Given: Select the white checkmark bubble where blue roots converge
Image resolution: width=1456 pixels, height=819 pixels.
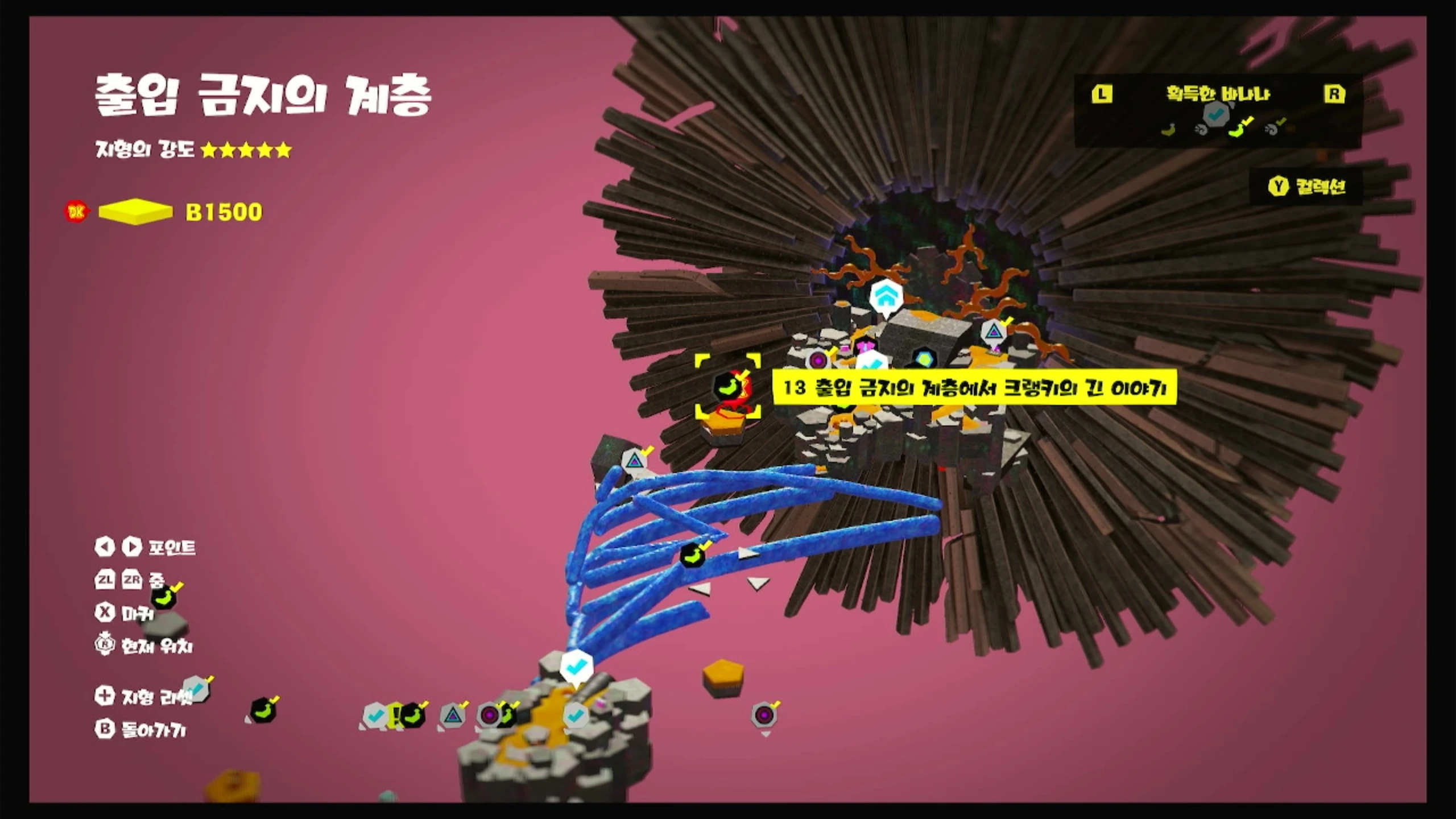Looking at the screenshot, I should click(x=577, y=665).
